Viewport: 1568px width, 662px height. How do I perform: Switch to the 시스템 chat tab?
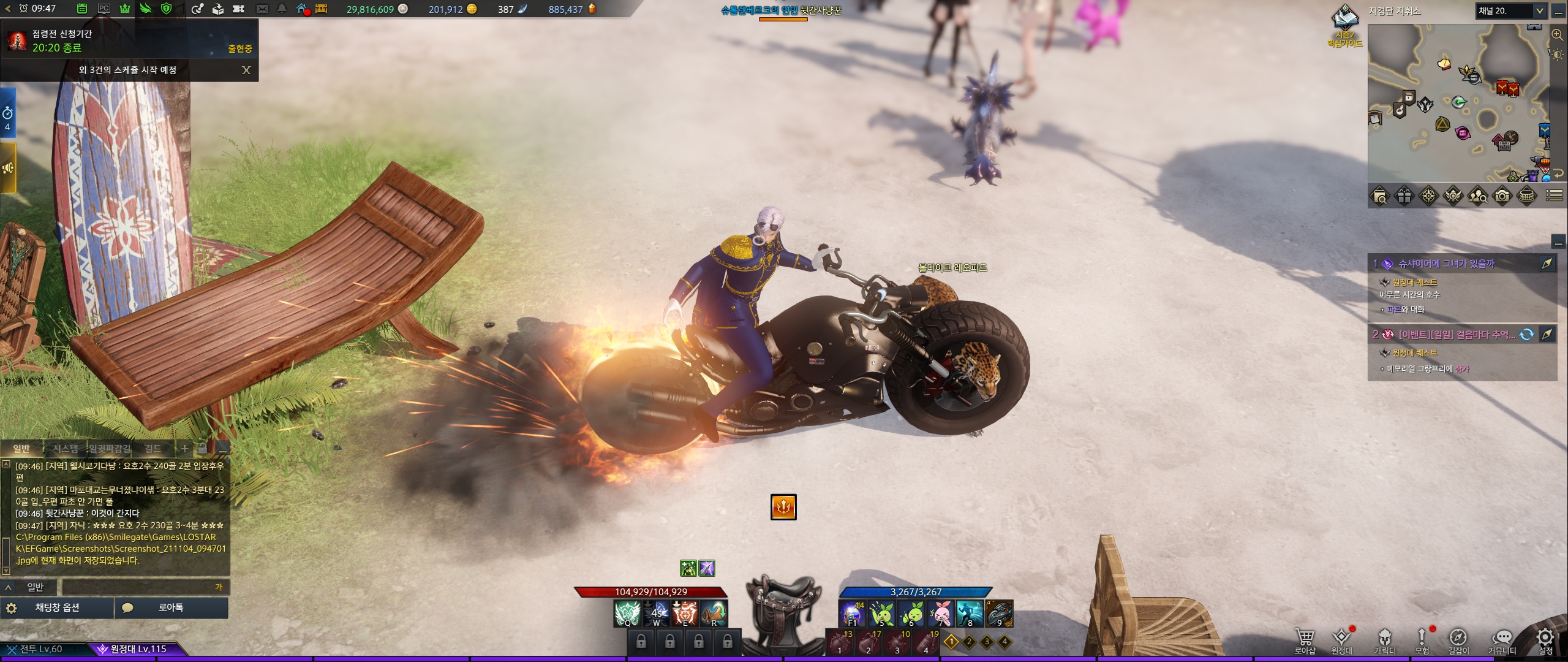65,449
